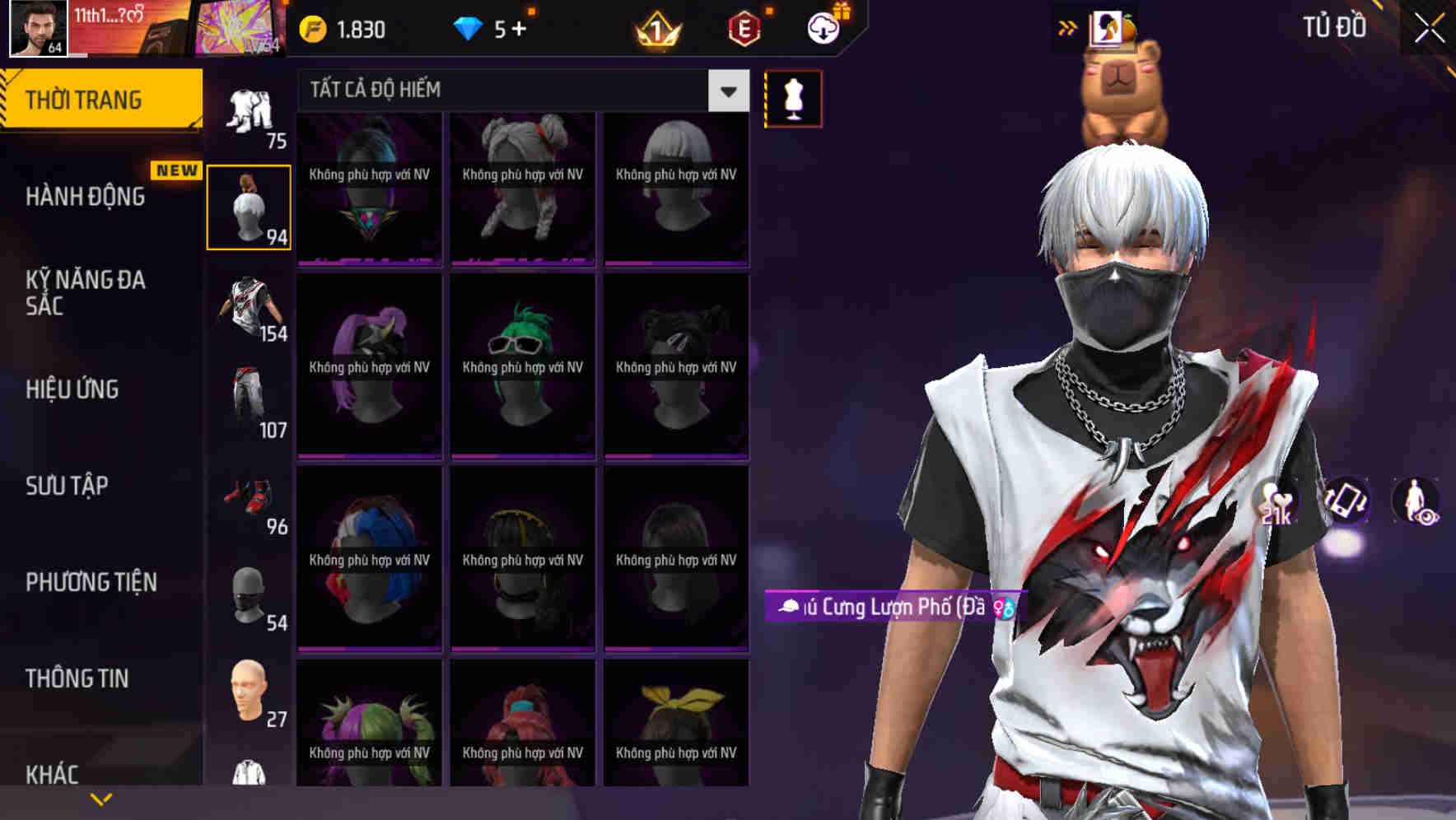This screenshot has width=1456, height=820.
Task: Collapse the pet panel with the double arrows
Action: click(1066, 26)
